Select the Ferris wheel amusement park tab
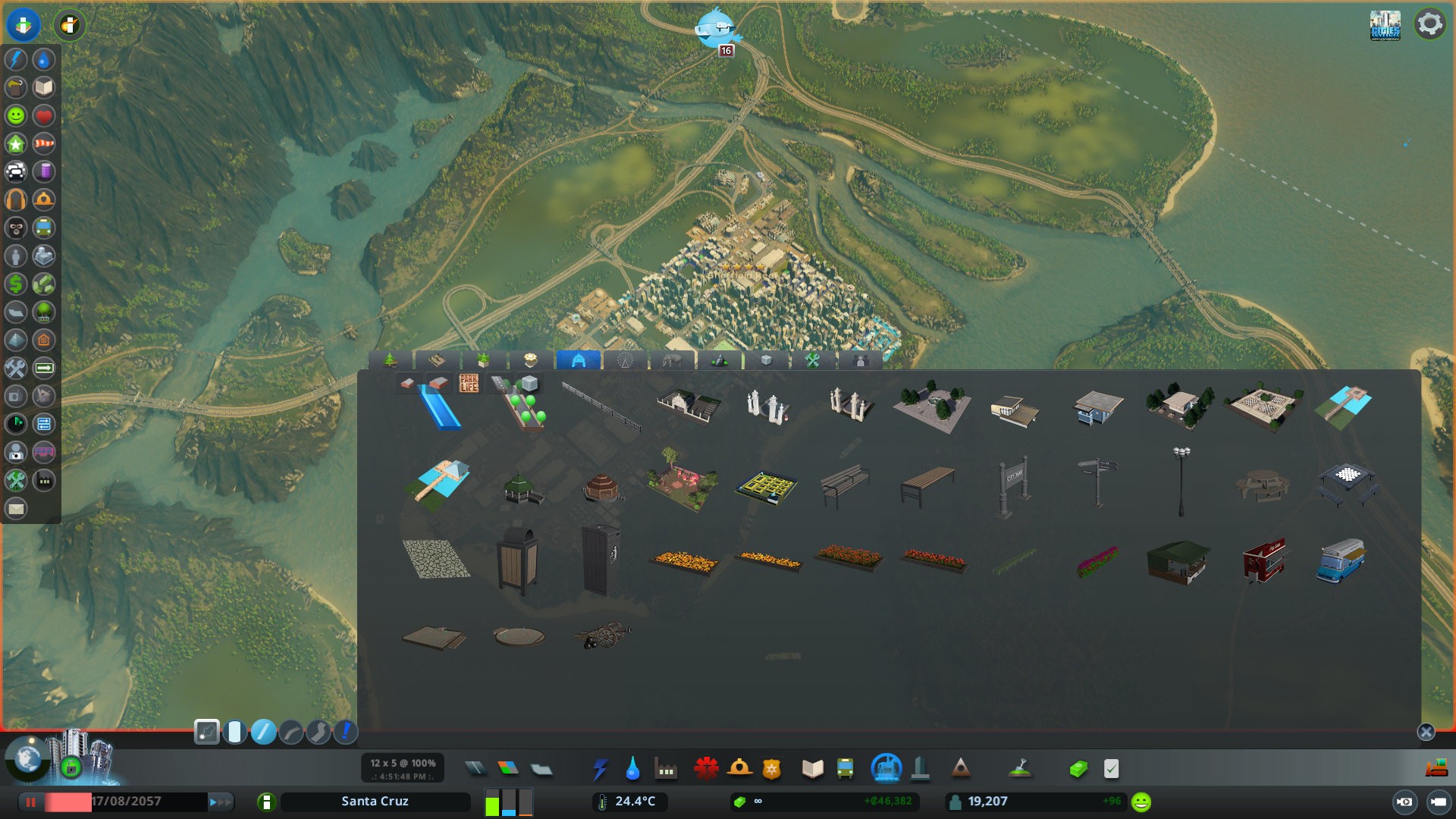 tap(625, 360)
